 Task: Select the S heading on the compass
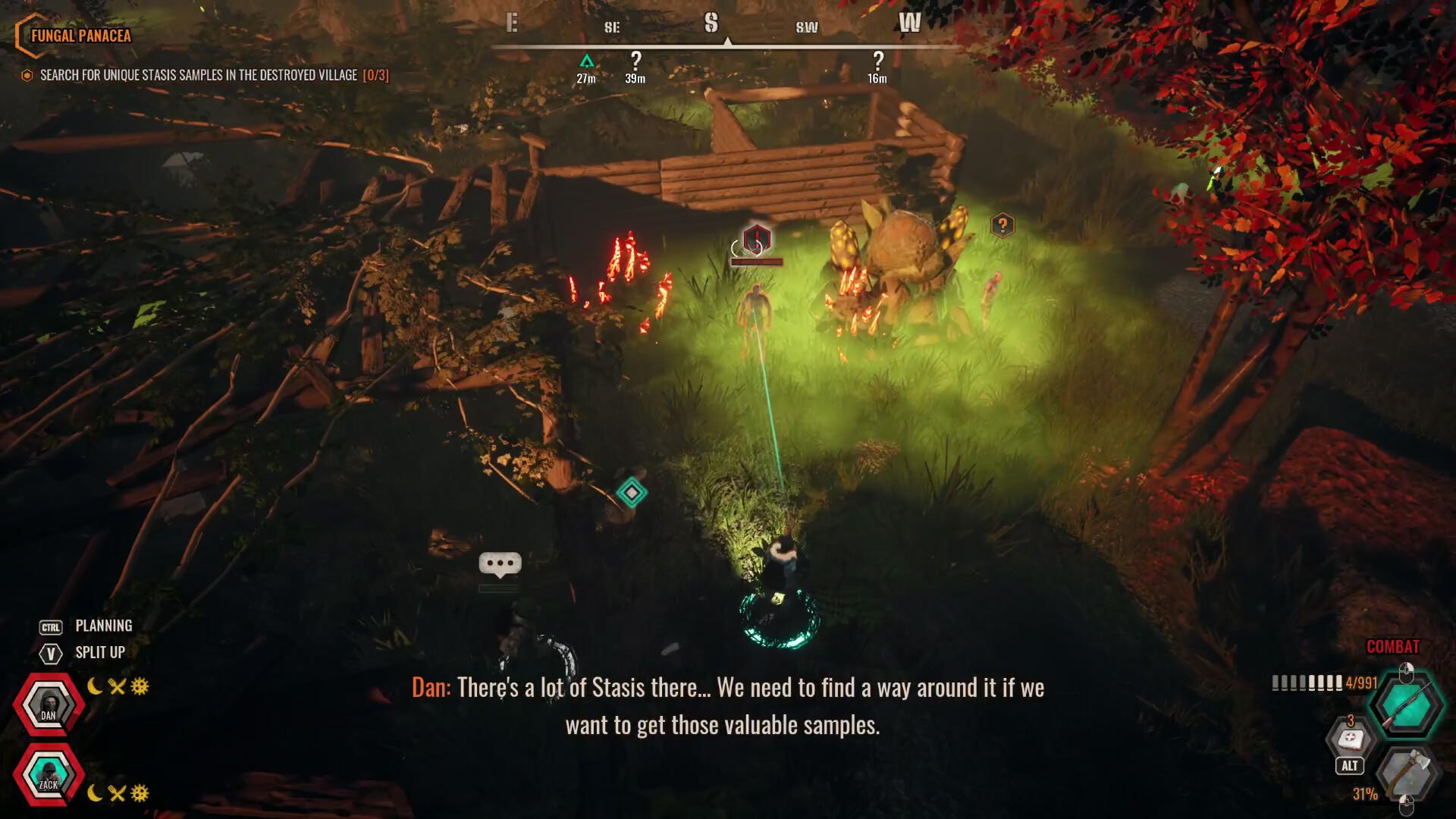tap(711, 24)
